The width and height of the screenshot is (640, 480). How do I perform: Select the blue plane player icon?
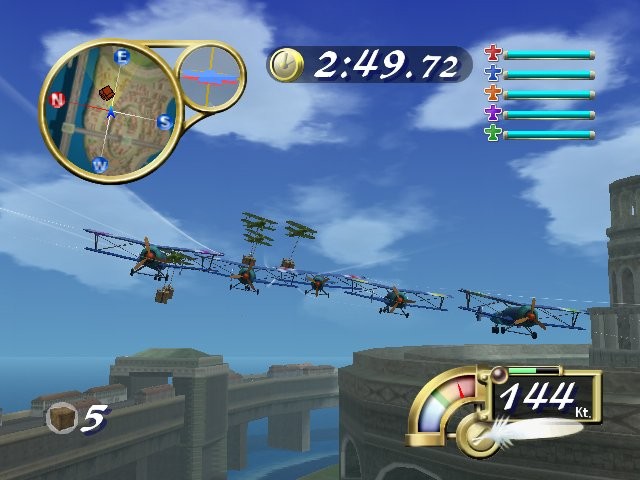pyautogui.click(x=492, y=73)
